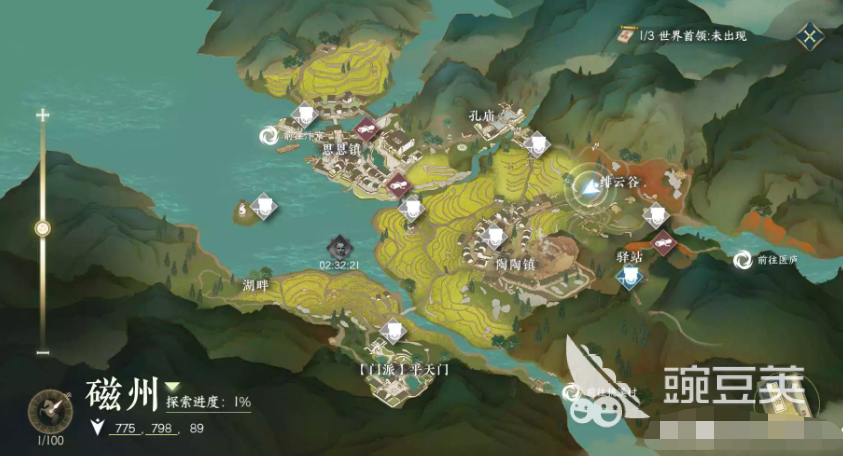
Task: Select the teleport marker beside 孔庙
Action: (536, 144)
